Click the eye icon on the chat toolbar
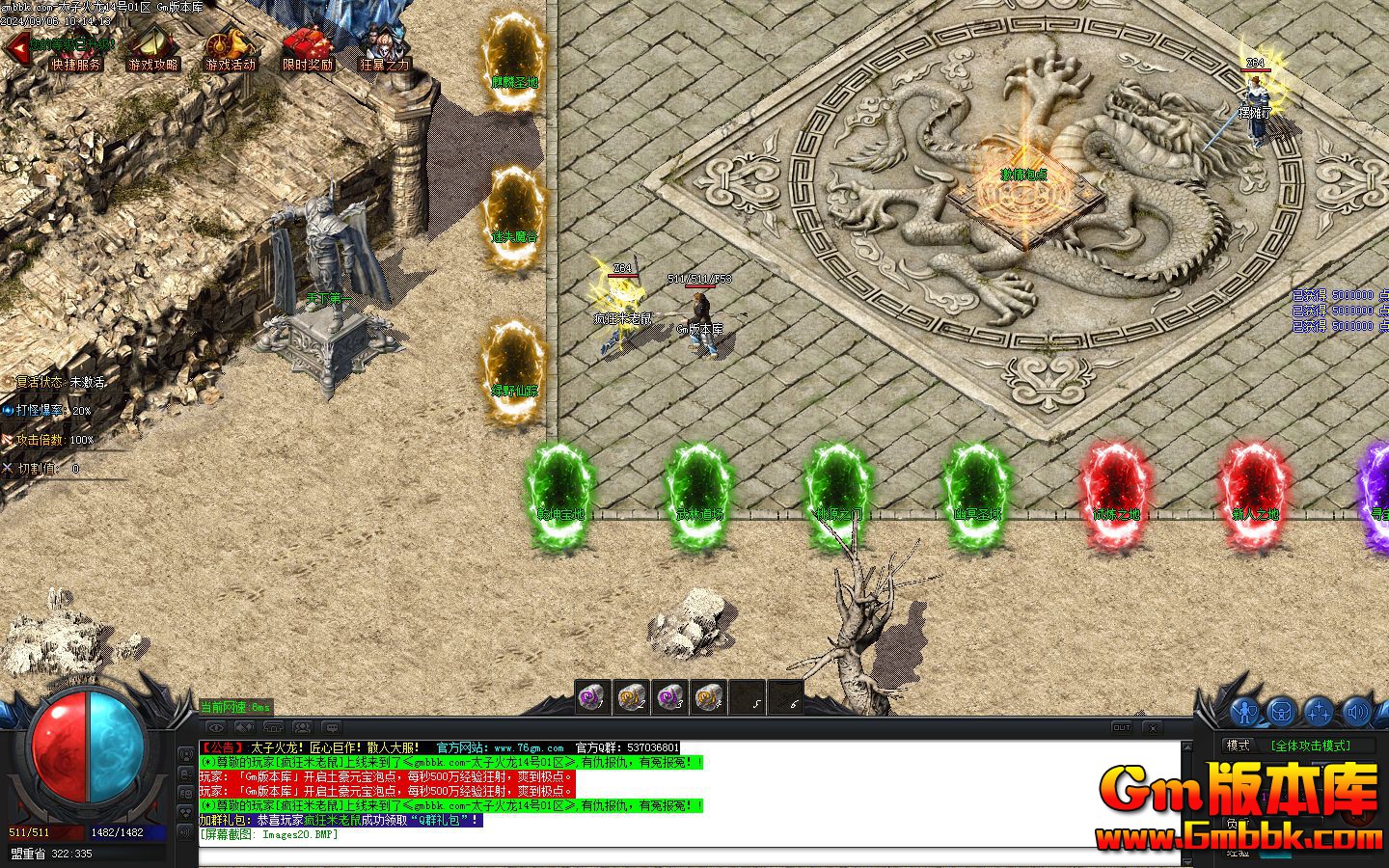Viewport: 1389px width, 868px height. click(x=216, y=727)
